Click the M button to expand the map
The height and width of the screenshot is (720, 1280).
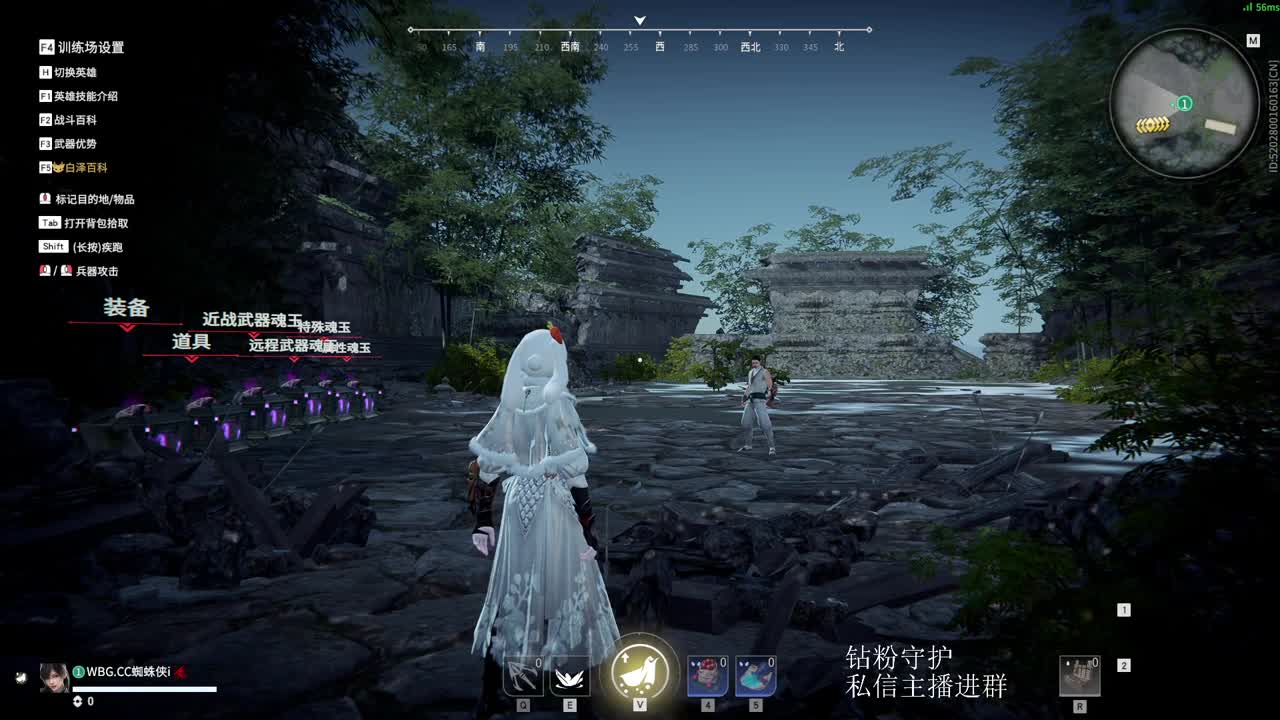click(x=1251, y=42)
